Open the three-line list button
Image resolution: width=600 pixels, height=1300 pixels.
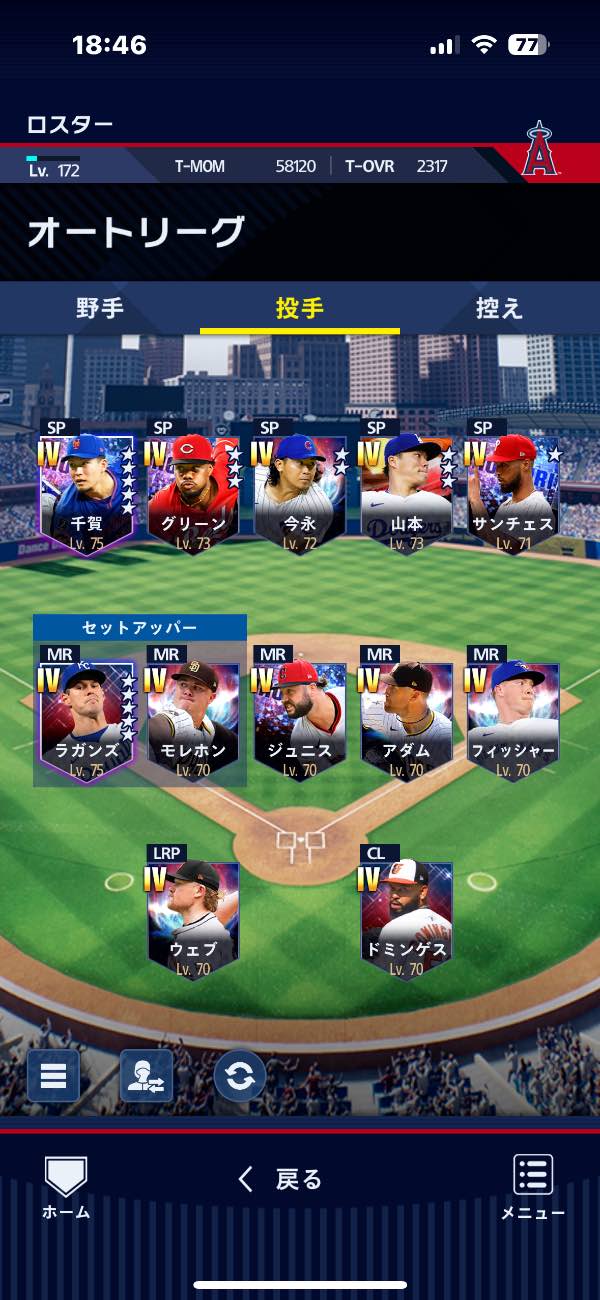tap(53, 1076)
